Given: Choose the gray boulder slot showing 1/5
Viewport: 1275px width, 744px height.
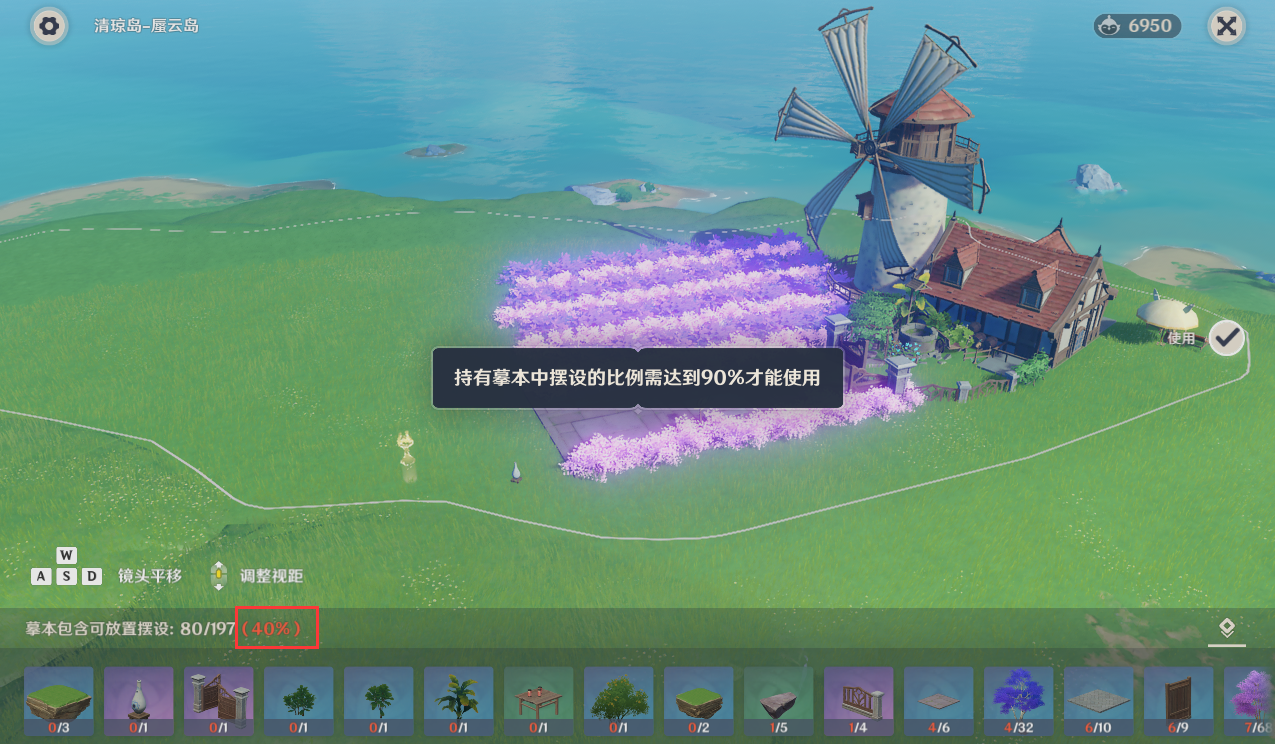Looking at the screenshot, I should click(x=779, y=702).
